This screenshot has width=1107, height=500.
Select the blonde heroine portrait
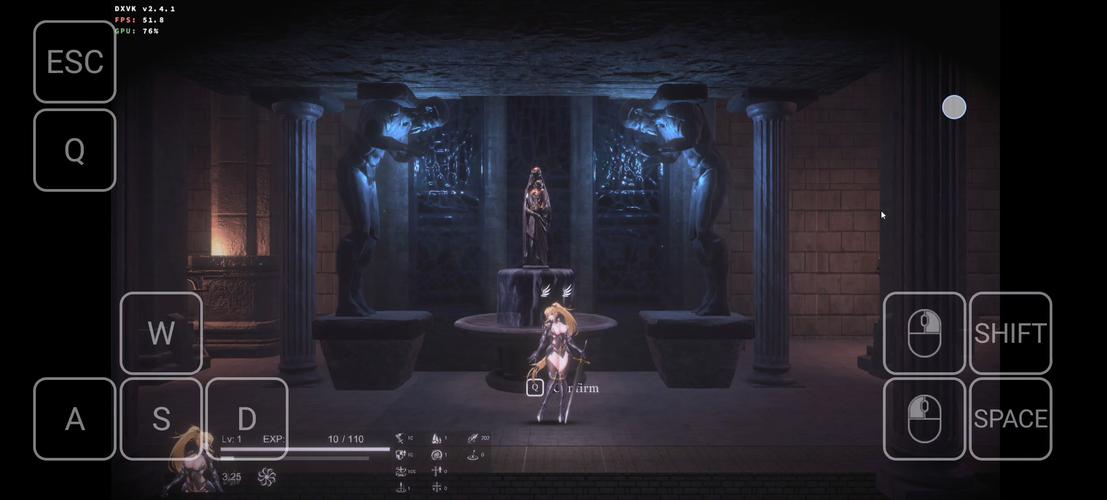(192, 463)
